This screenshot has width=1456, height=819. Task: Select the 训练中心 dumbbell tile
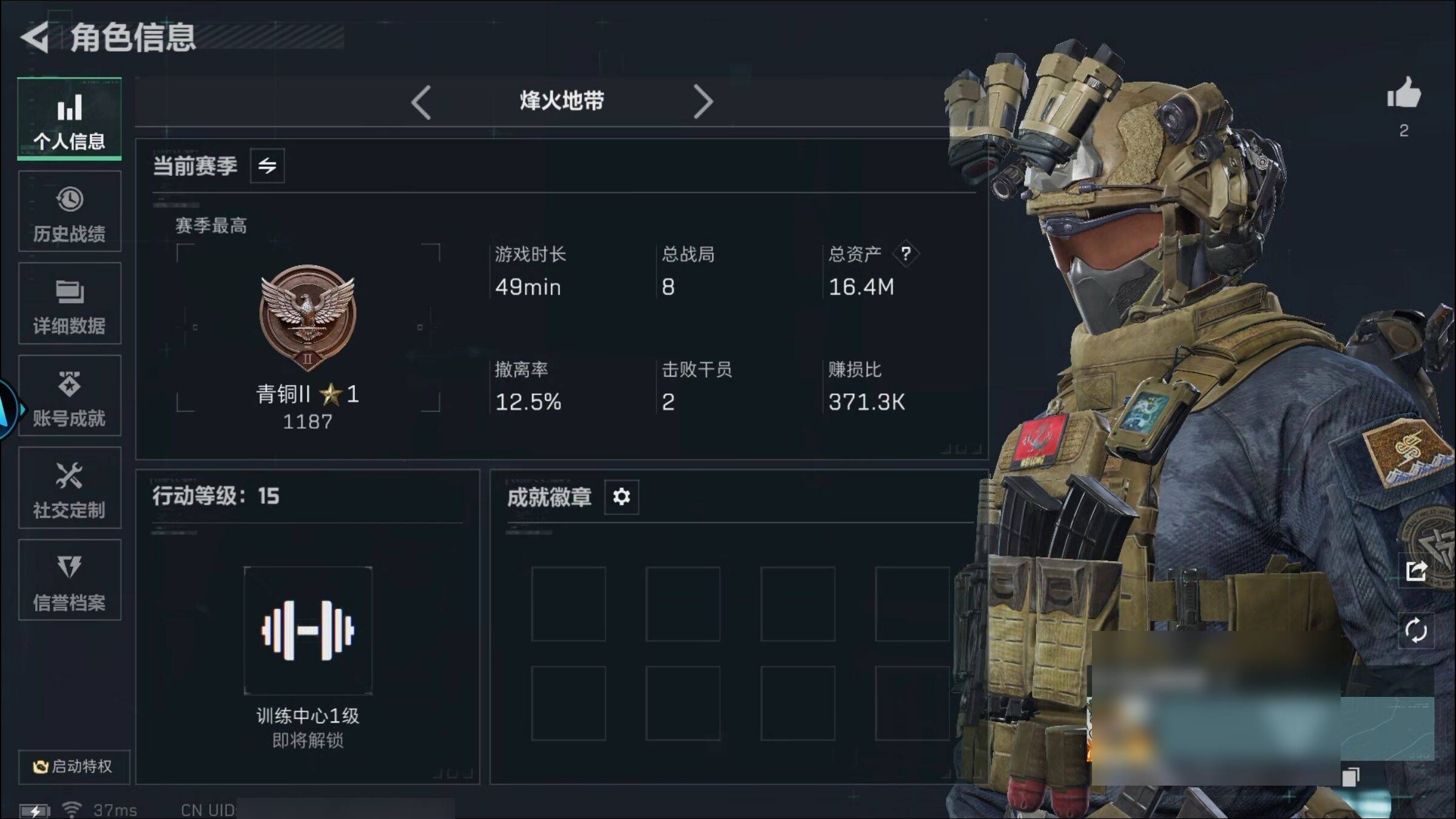[x=308, y=630]
